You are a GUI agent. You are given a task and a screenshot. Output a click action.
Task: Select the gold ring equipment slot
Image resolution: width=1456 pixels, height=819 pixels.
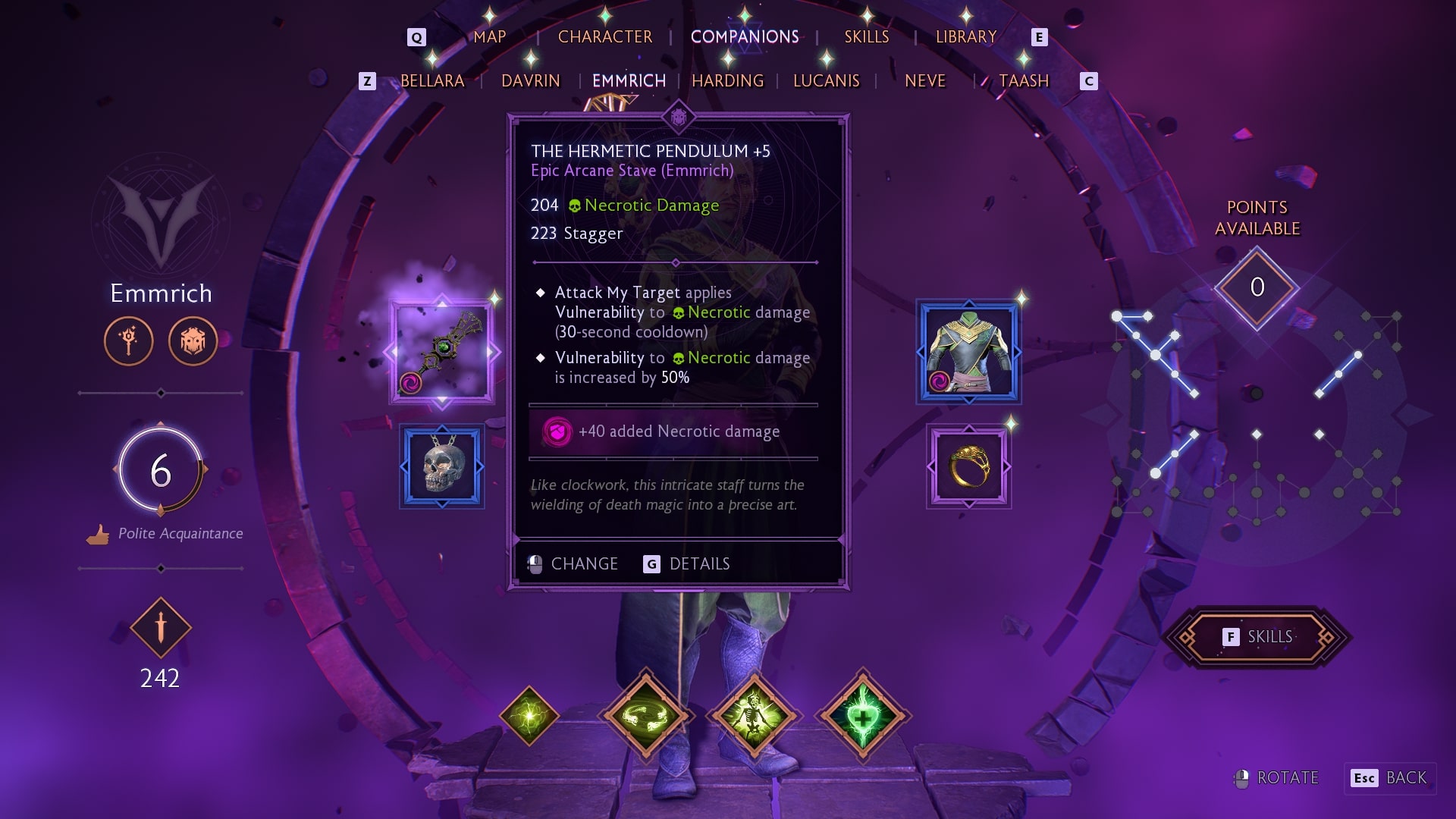pyautogui.click(x=968, y=466)
